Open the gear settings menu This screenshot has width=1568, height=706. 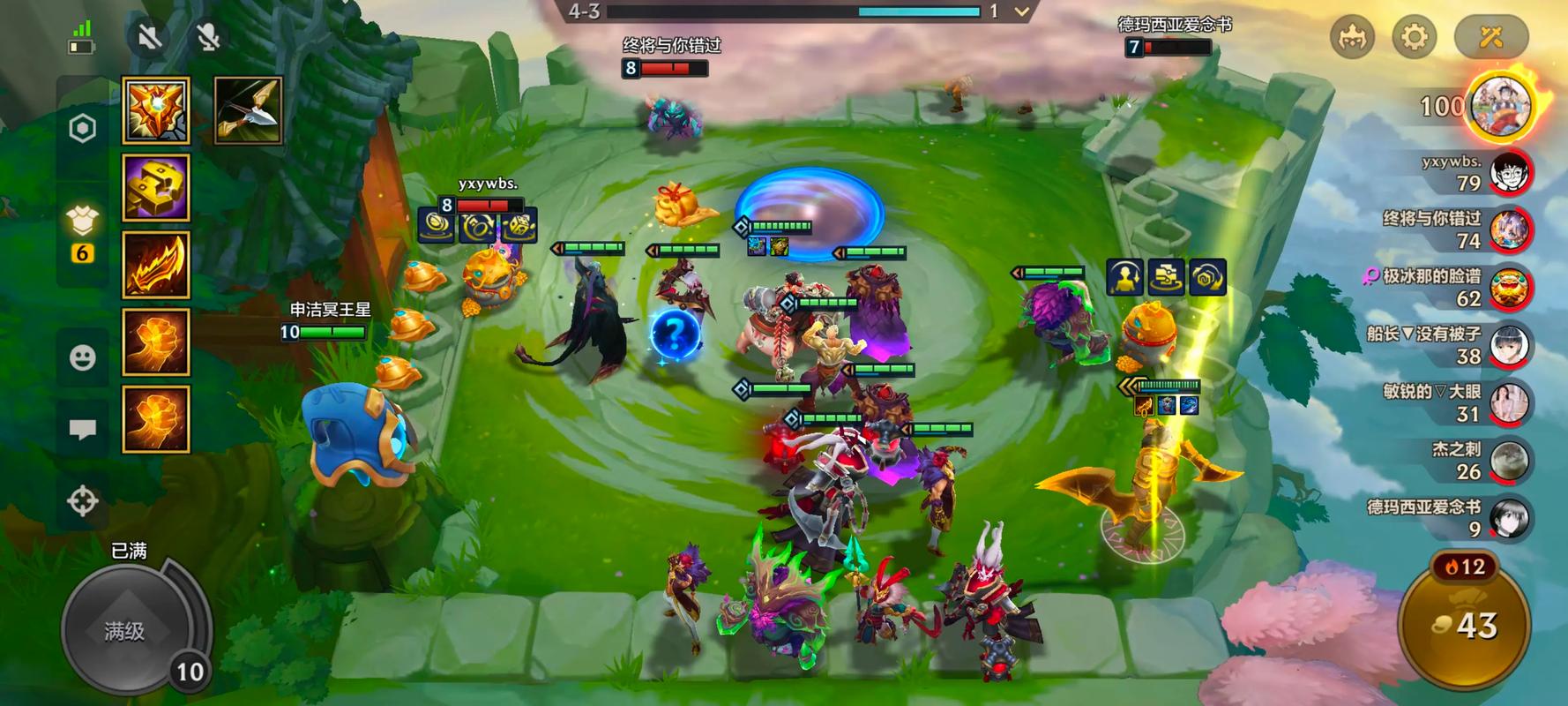click(1414, 37)
